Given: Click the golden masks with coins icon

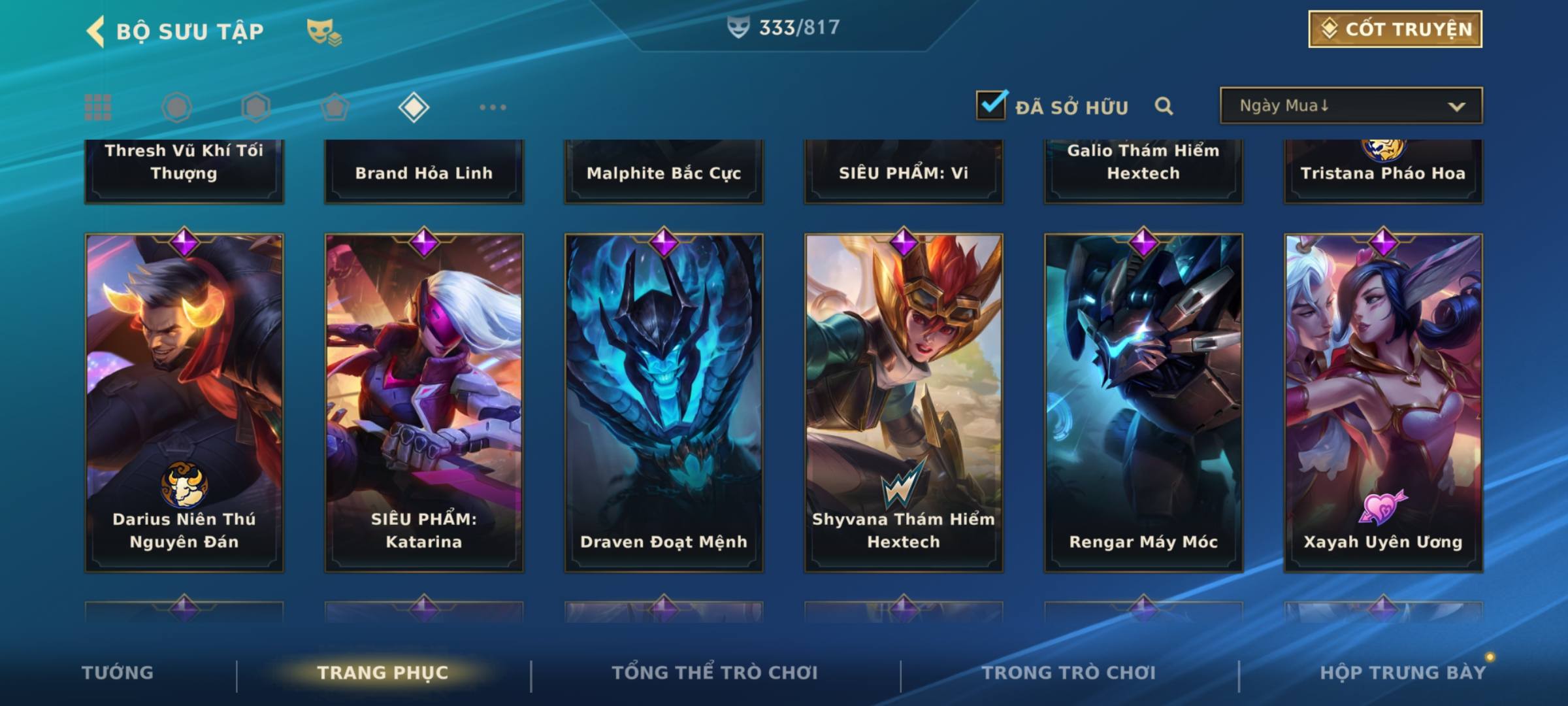Looking at the screenshot, I should [x=324, y=32].
